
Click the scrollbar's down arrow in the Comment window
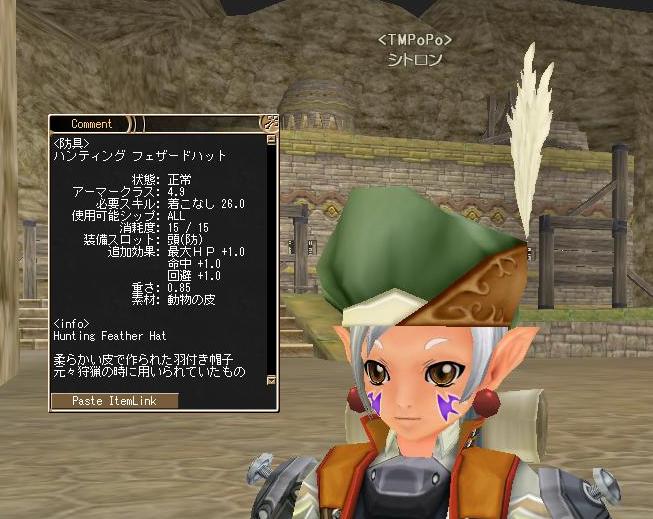tap(271, 380)
